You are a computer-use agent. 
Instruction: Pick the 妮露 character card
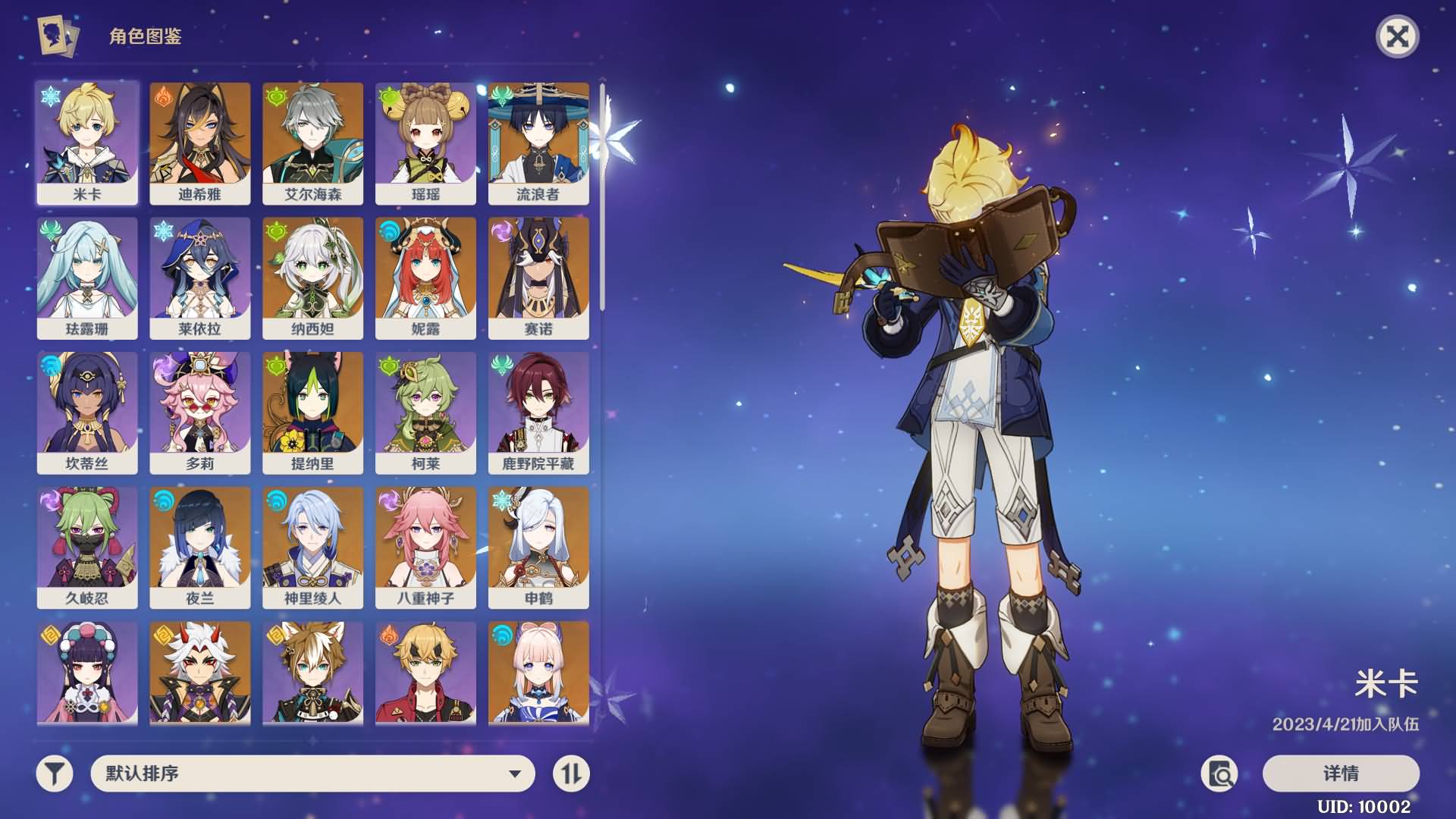pyautogui.click(x=425, y=278)
